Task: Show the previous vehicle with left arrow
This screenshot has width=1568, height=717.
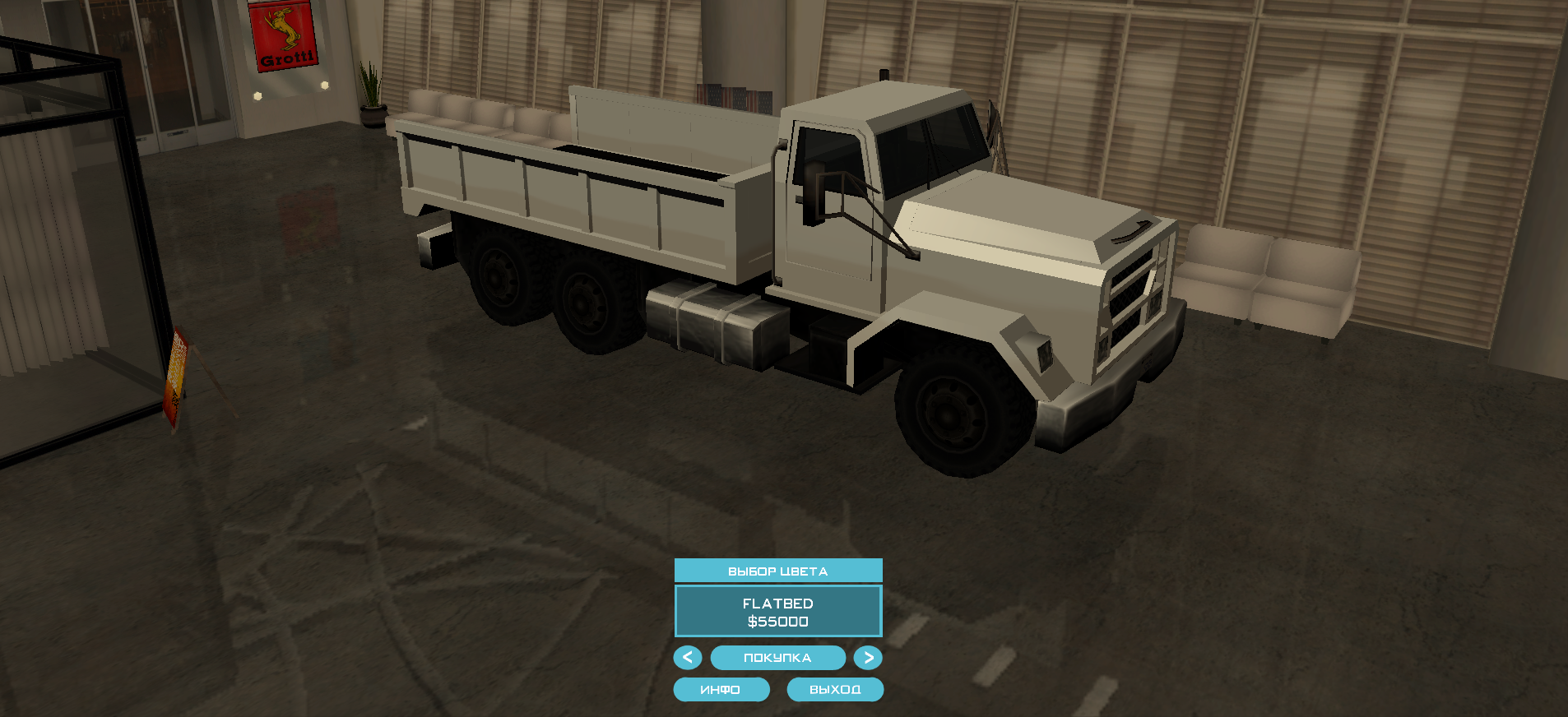Action: [x=688, y=658]
